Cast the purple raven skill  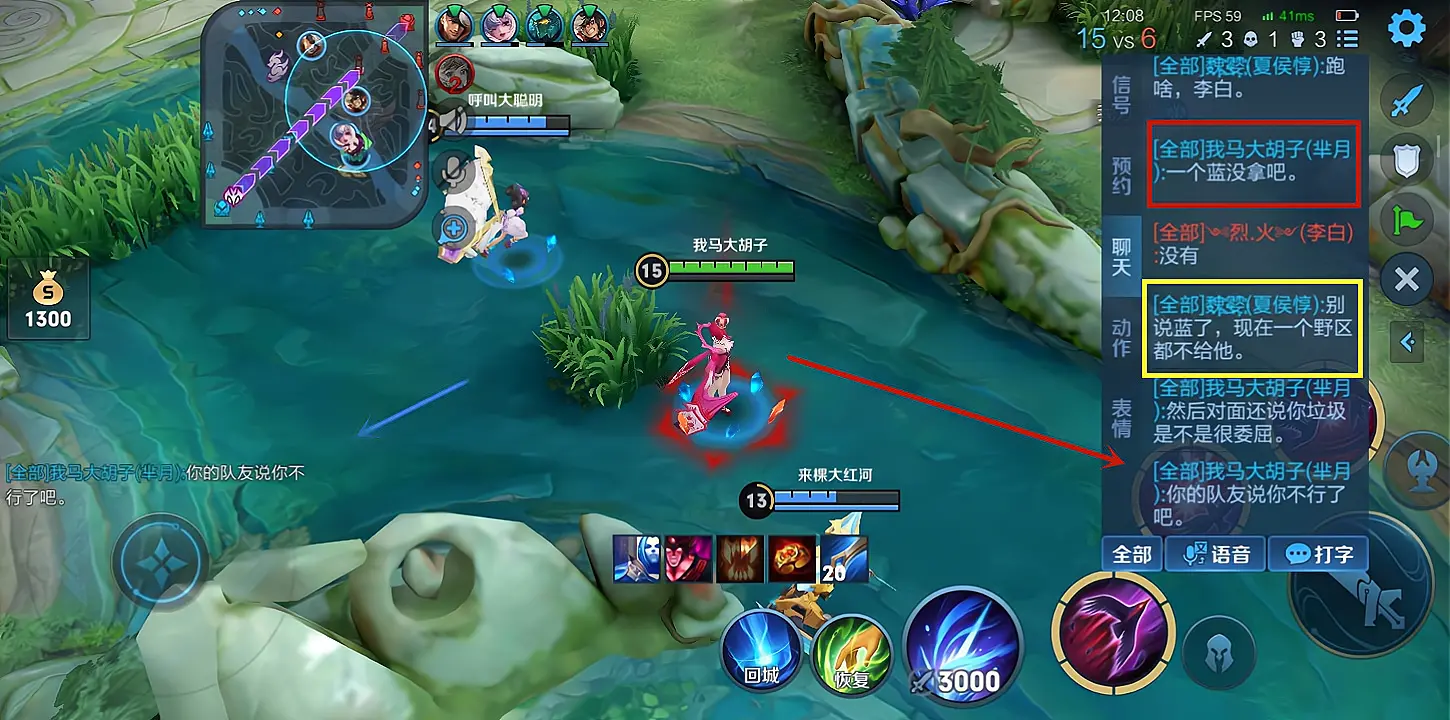pyautogui.click(x=1112, y=632)
